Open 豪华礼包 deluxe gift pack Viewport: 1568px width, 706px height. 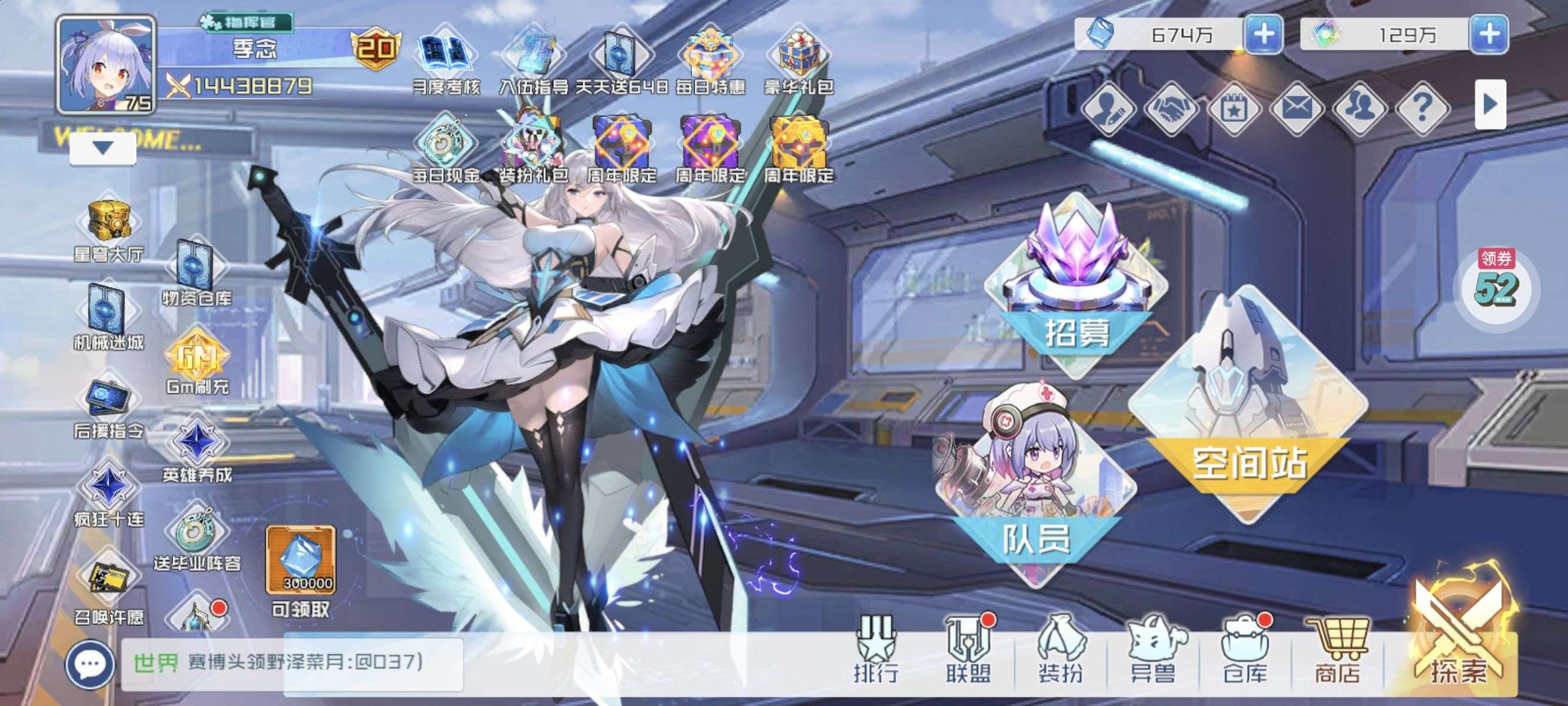tap(799, 61)
